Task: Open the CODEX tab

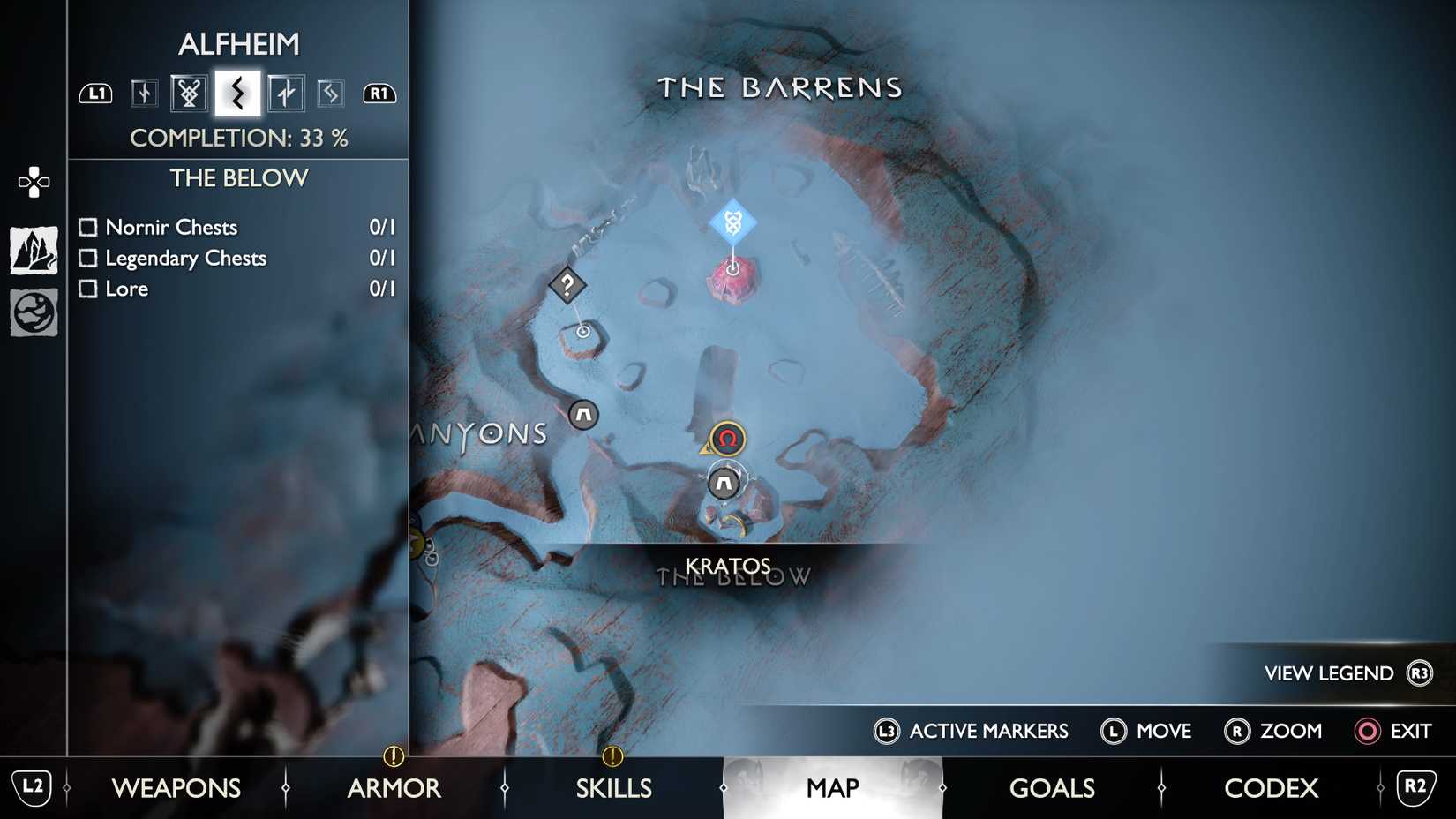Action: tap(1271, 787)
